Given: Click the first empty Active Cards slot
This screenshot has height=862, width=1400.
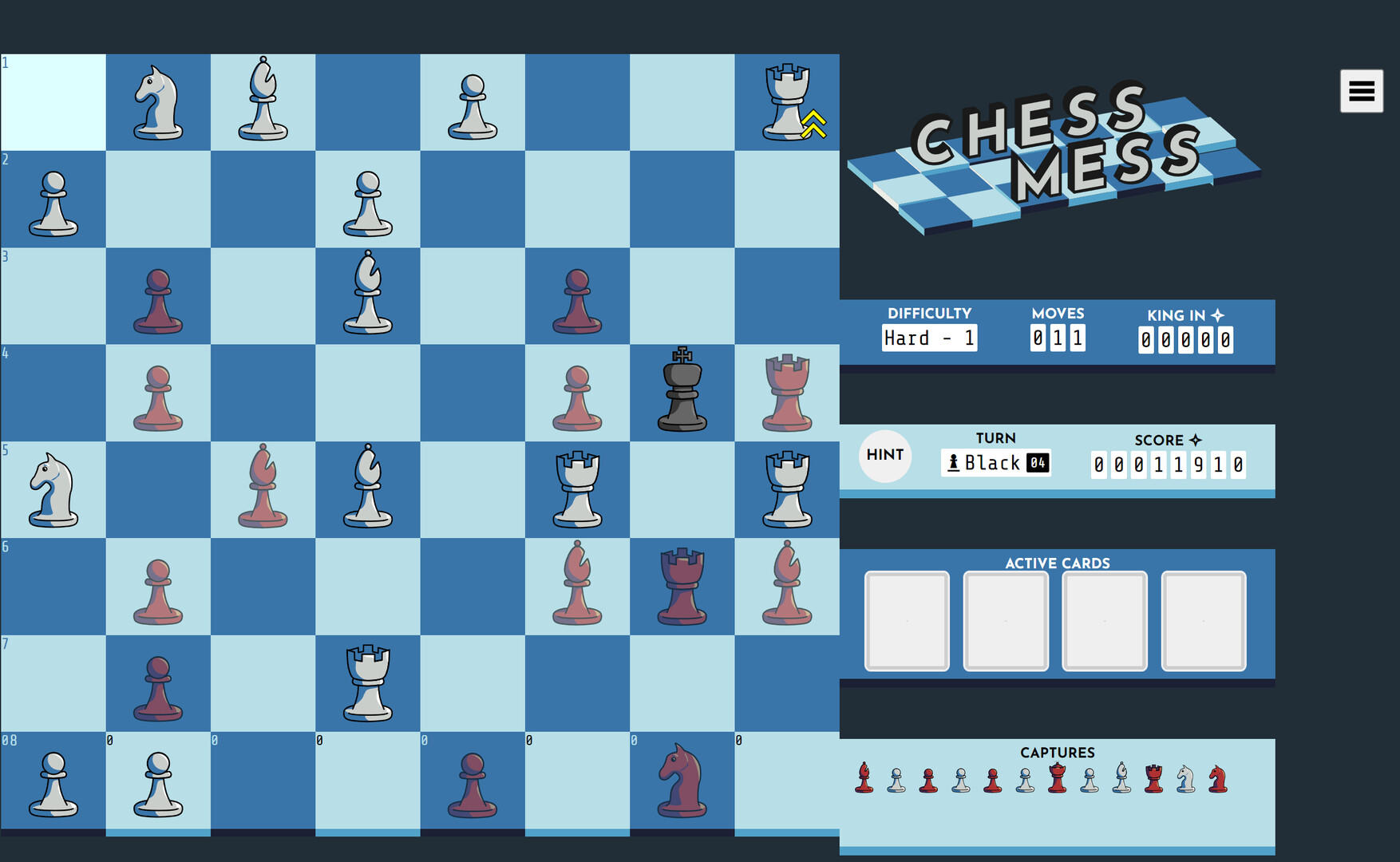Looking at the screenshot, I should tap(906, 619).
